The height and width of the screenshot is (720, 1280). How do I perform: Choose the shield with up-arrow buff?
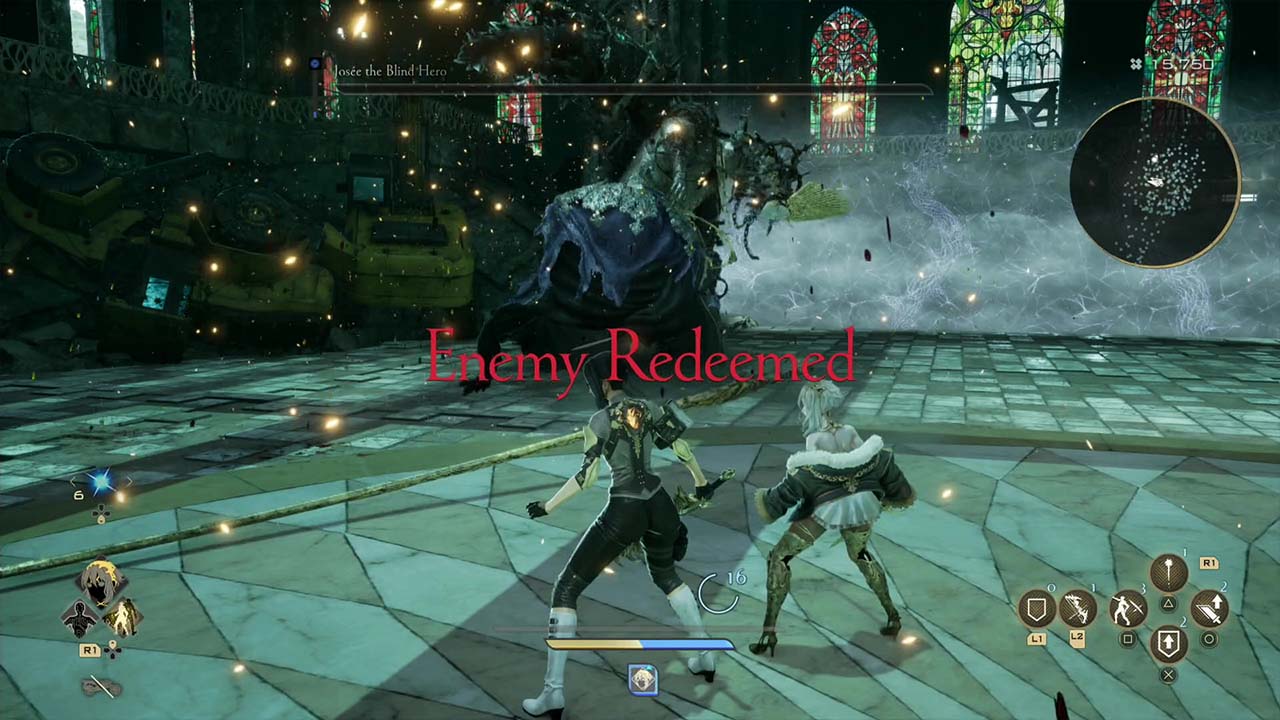click(x=1168, y=645)
